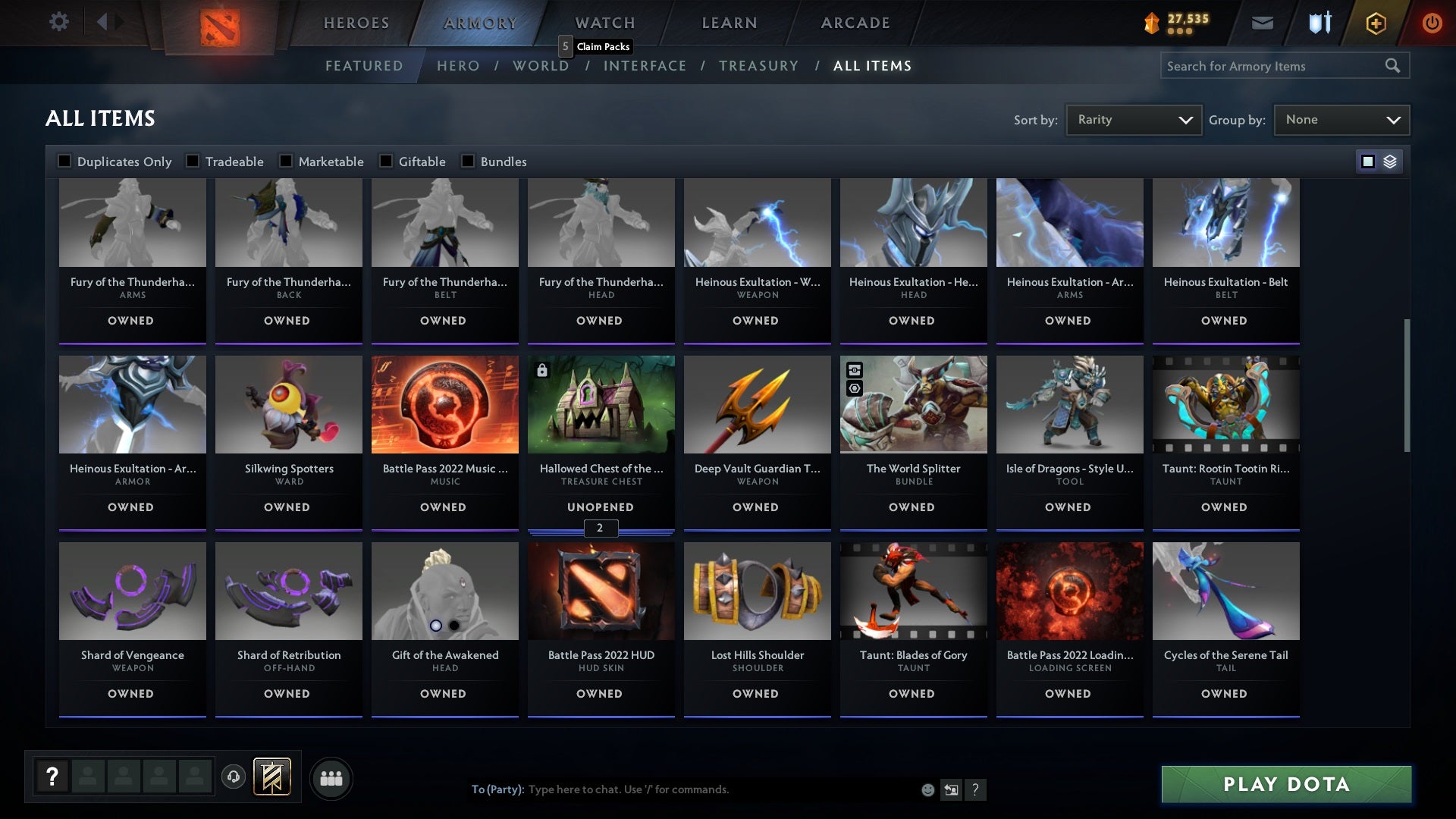
Task: Enable the Marketable filter checkbox
Action: [286, 161]
